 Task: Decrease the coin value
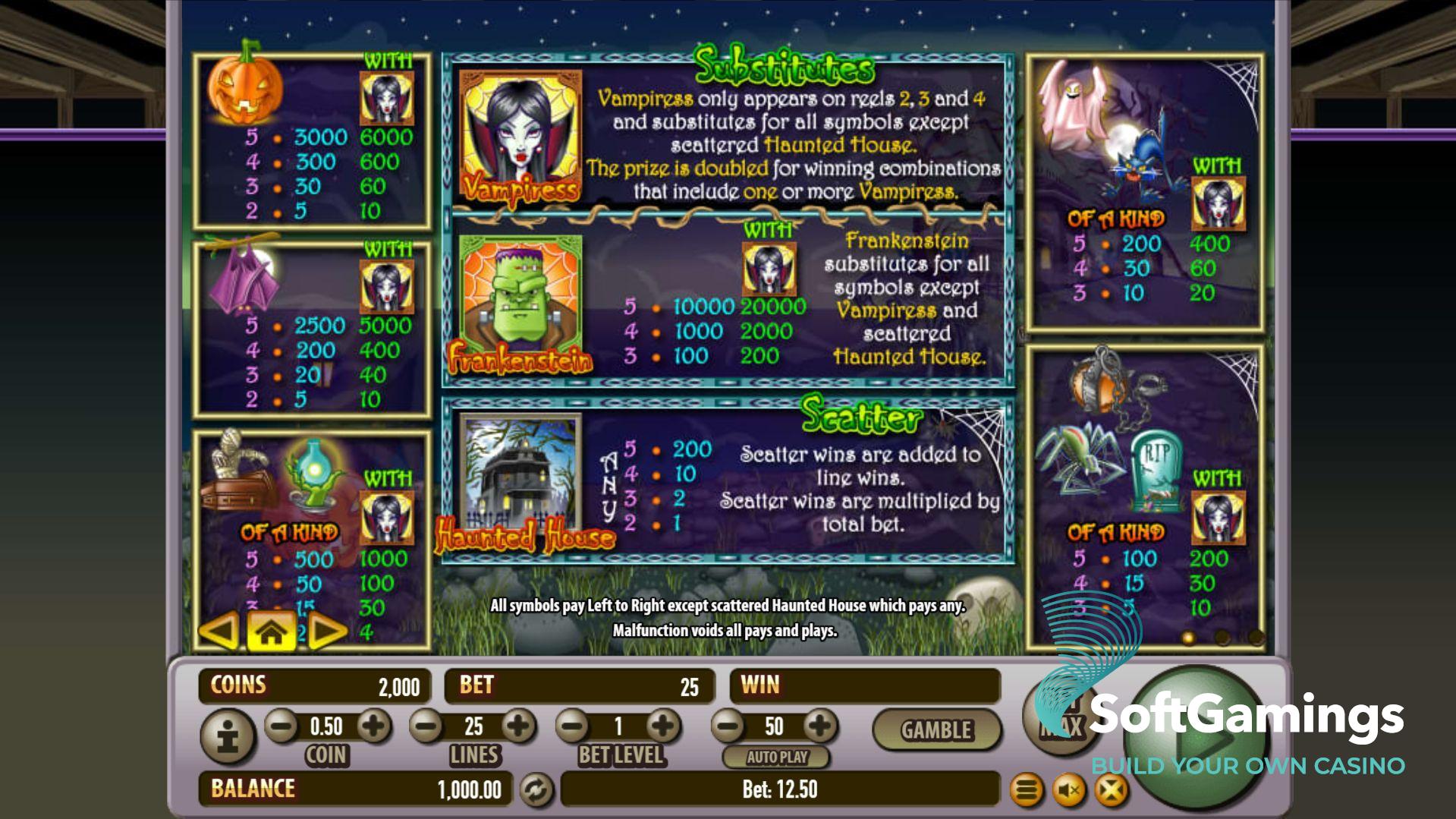point(281,726)
